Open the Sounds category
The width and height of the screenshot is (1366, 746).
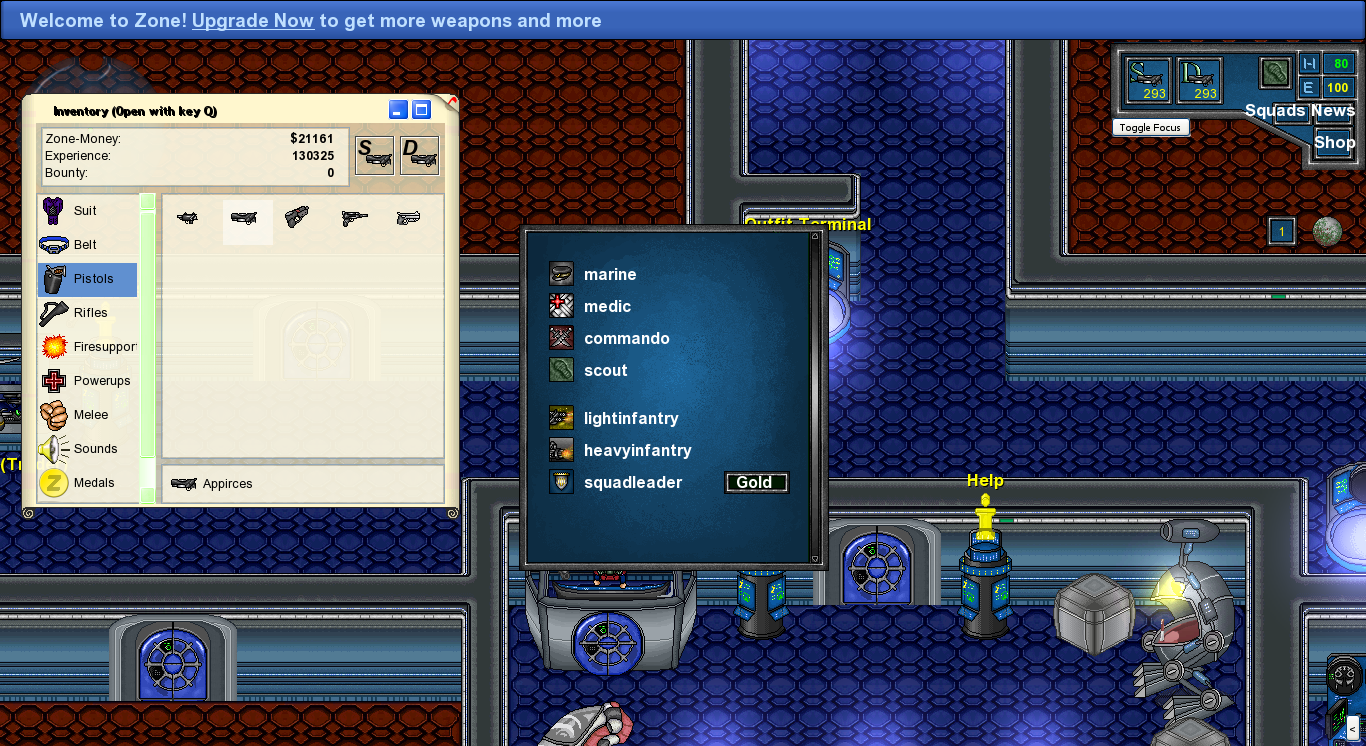click(x=95, y=449)
